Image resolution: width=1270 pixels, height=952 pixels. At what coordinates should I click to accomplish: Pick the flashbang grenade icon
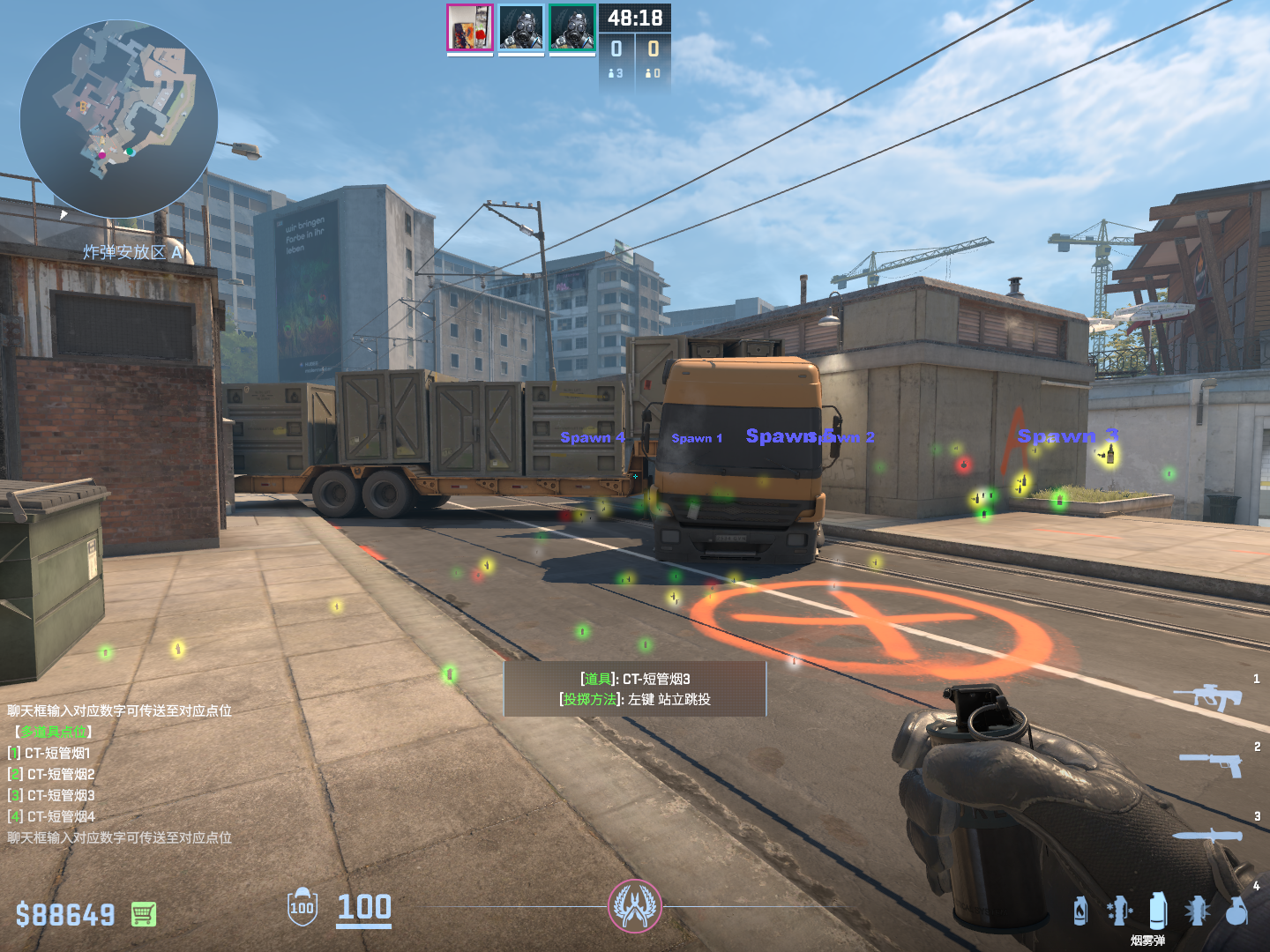(1197, 911)
